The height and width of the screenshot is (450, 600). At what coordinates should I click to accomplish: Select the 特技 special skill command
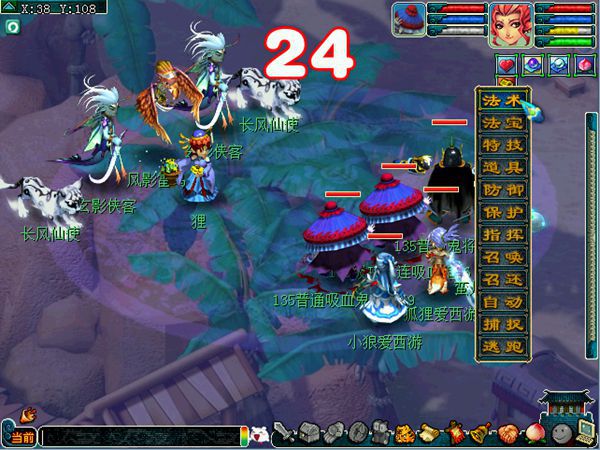[501, 145]
